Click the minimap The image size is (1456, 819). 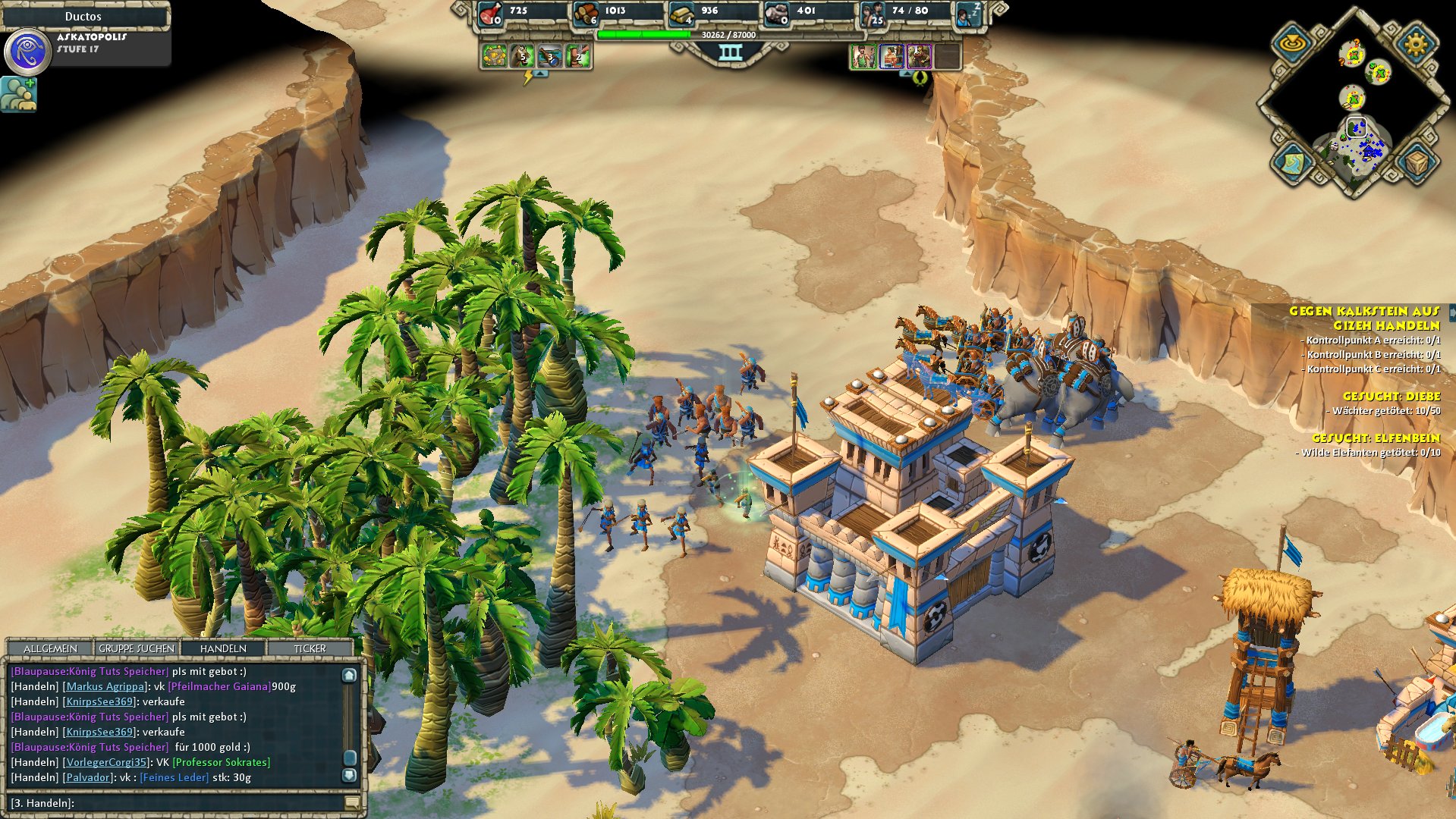[1354, 114]
